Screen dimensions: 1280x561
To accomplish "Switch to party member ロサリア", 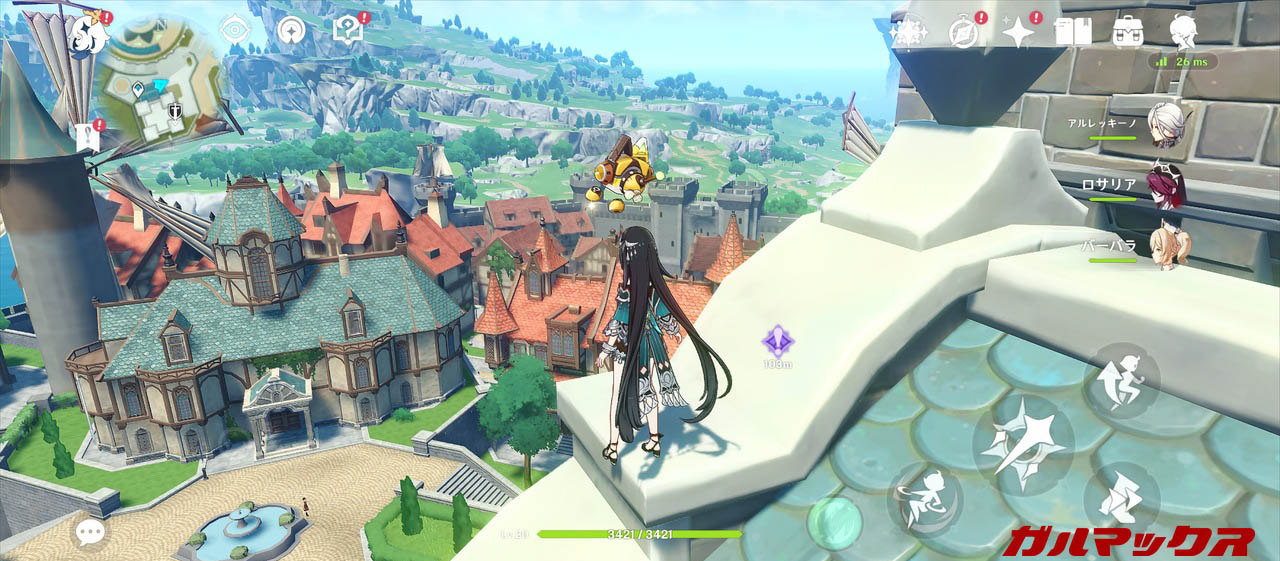I will pos(1164,184).
